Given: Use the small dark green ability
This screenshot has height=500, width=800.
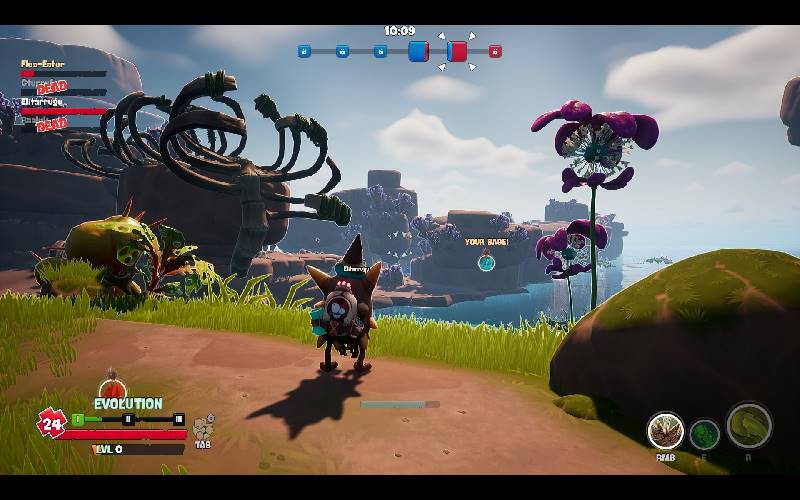Looking at the screenshot, I should (705, 434).
